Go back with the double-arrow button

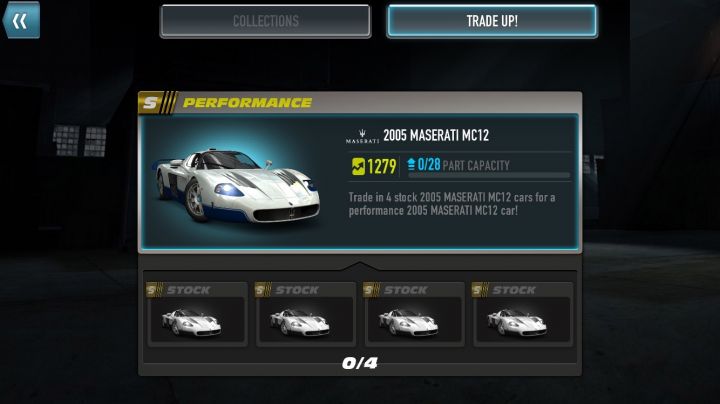coord(19,20)
